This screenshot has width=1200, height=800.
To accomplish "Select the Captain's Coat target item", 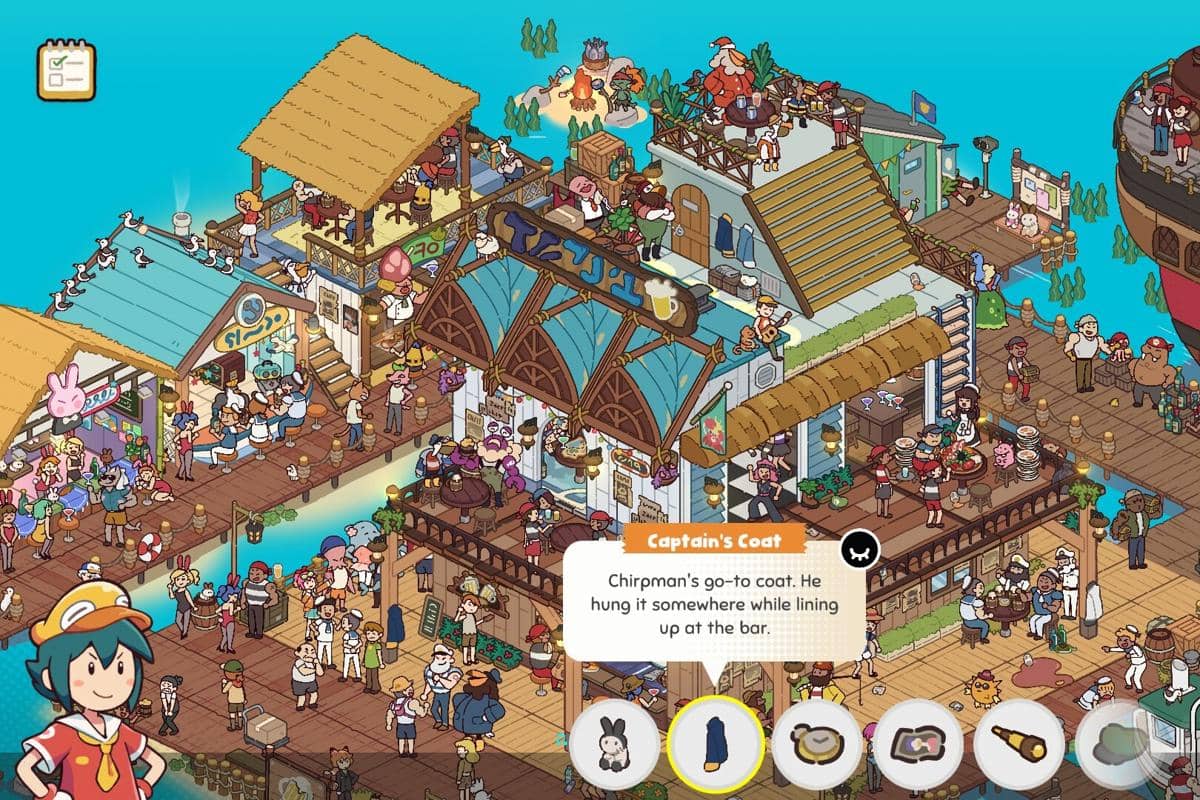I will 716,745.
